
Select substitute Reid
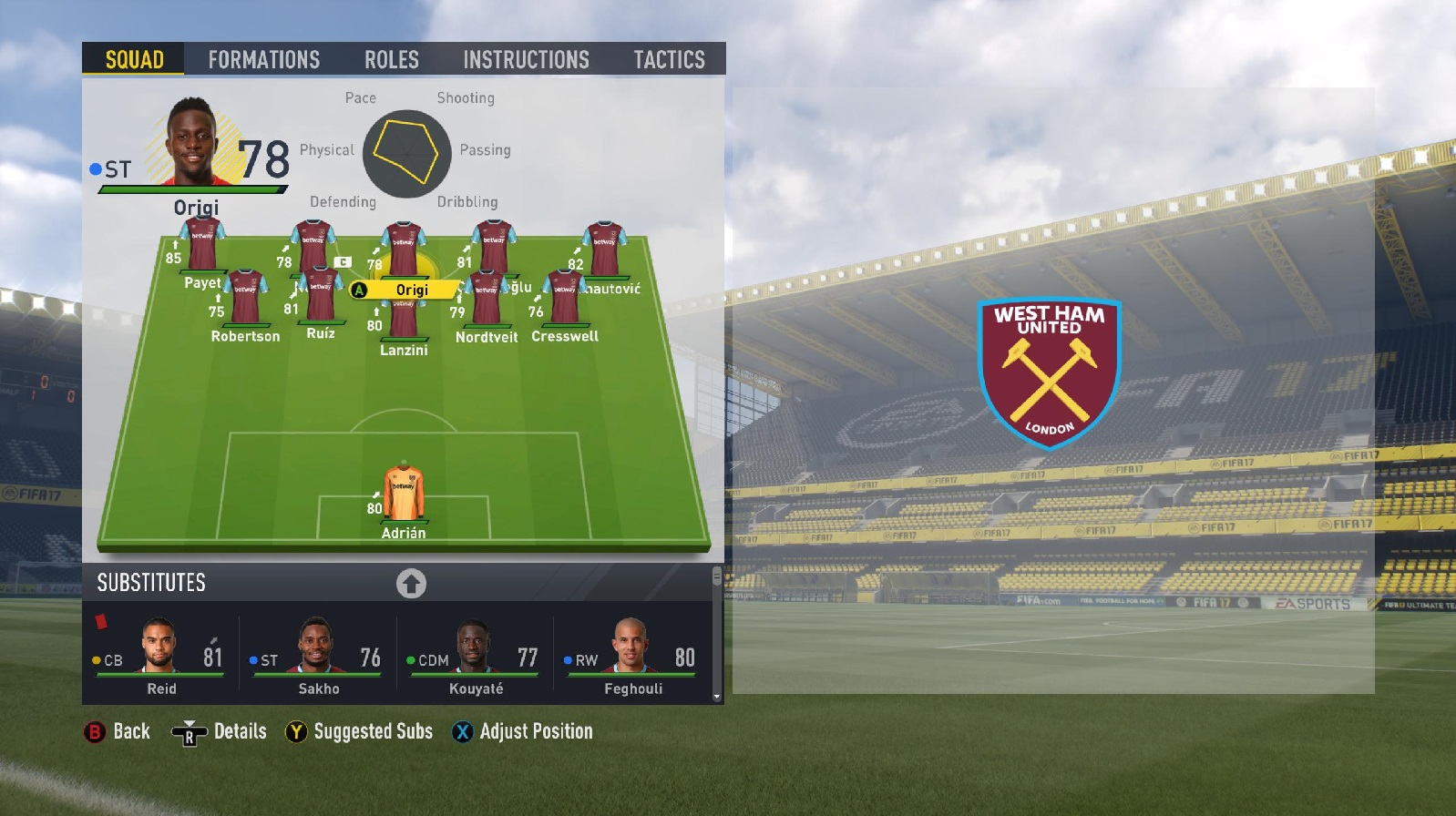(x=160, y=656)
